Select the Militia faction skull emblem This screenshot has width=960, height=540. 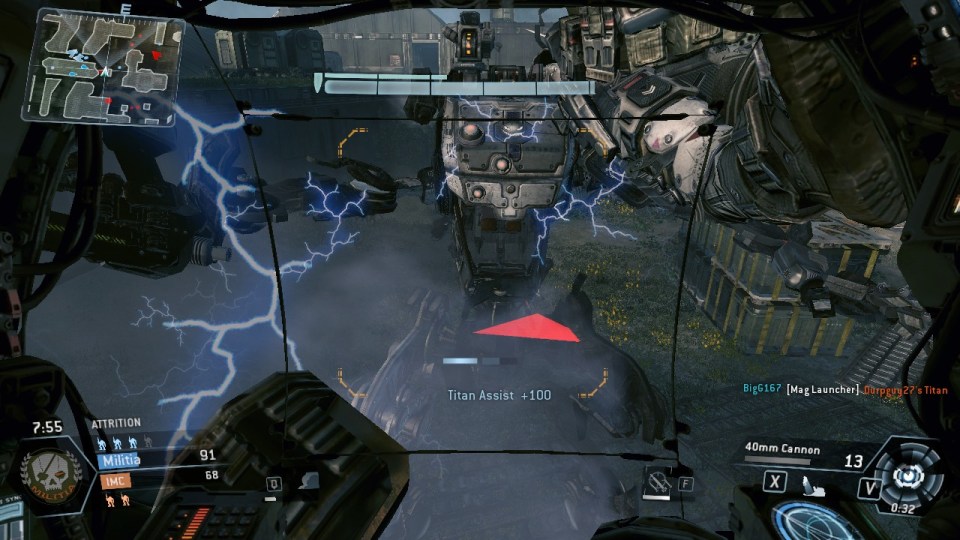(47, 471)
